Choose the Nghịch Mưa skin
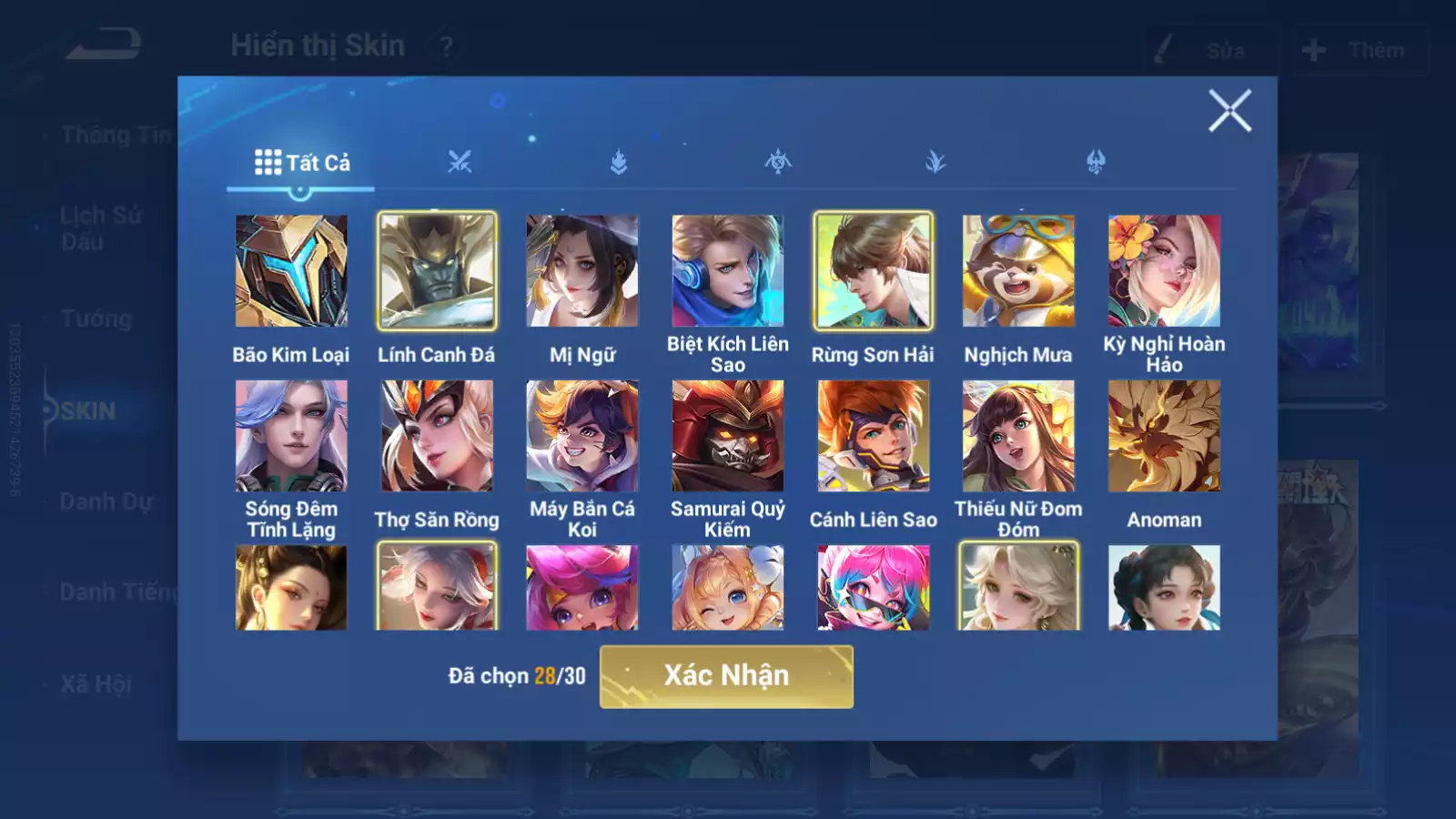 coord(1018,271)
